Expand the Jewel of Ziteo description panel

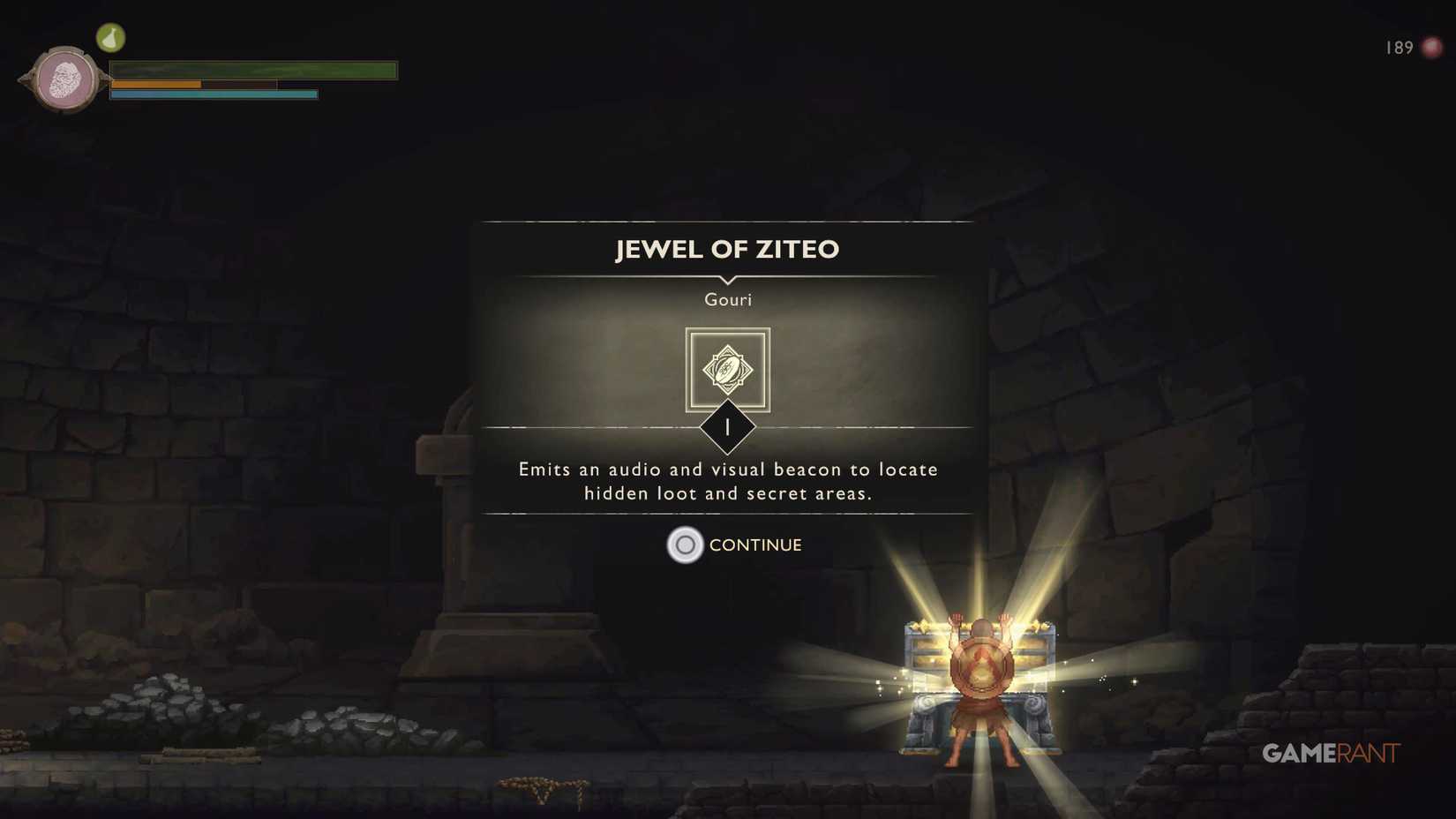tap(727, 481)
